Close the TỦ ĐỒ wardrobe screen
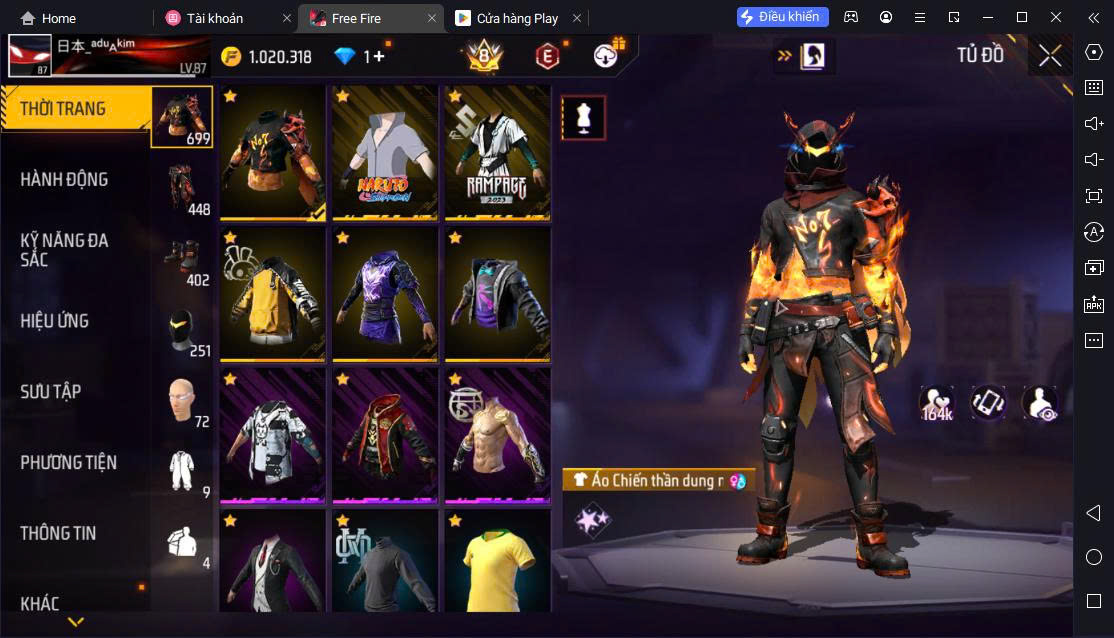 click(x=1050, y=56)
